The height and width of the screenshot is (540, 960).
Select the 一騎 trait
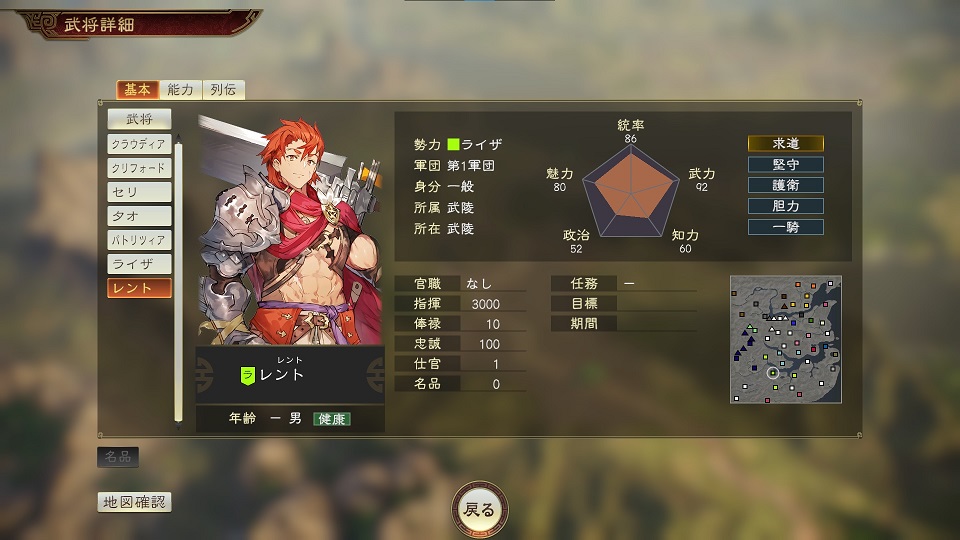[x=786, y=227]
